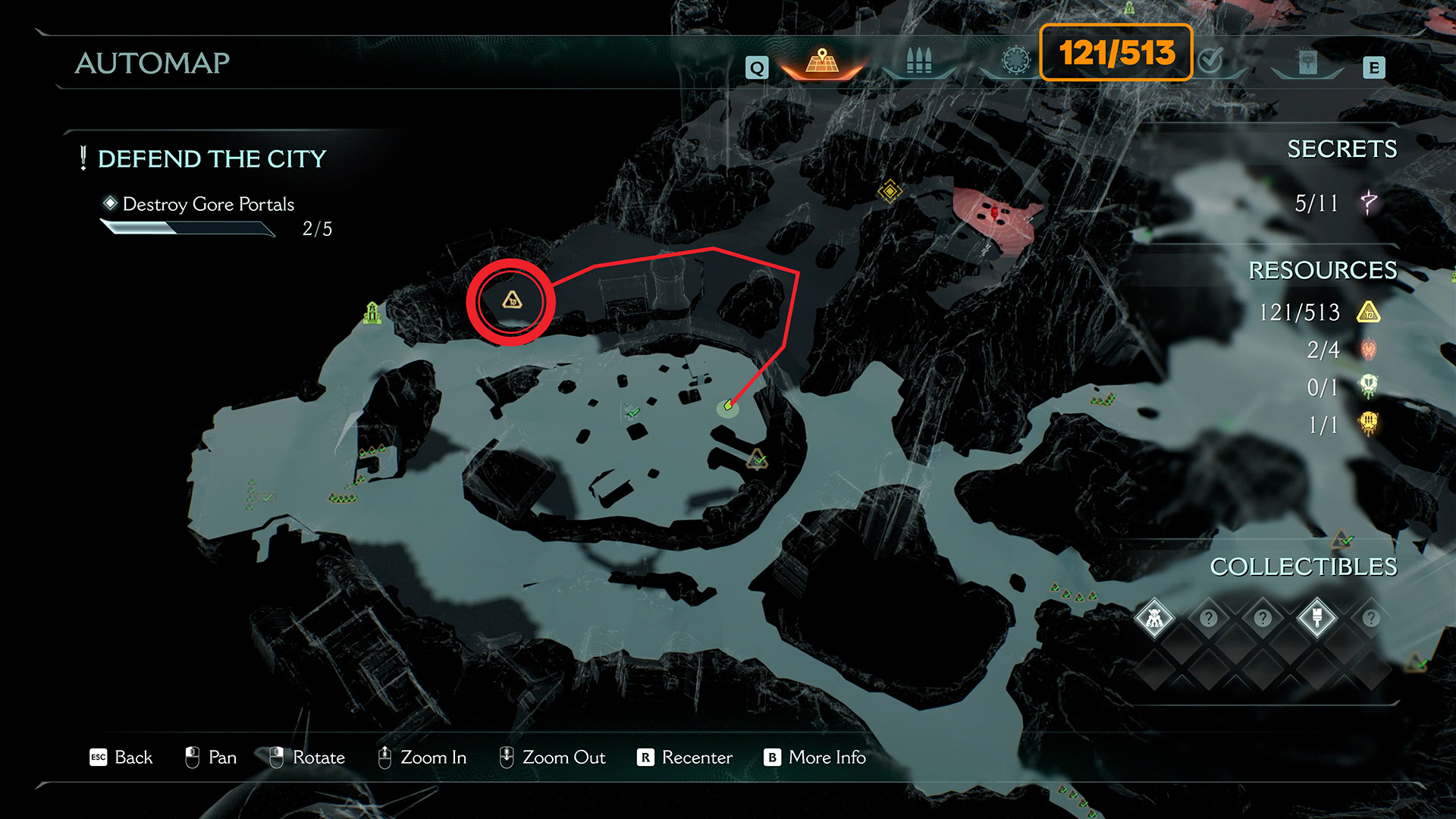Select the Defend the City objective
Viewport: 1456px width, 819px height.
[212, 158]
